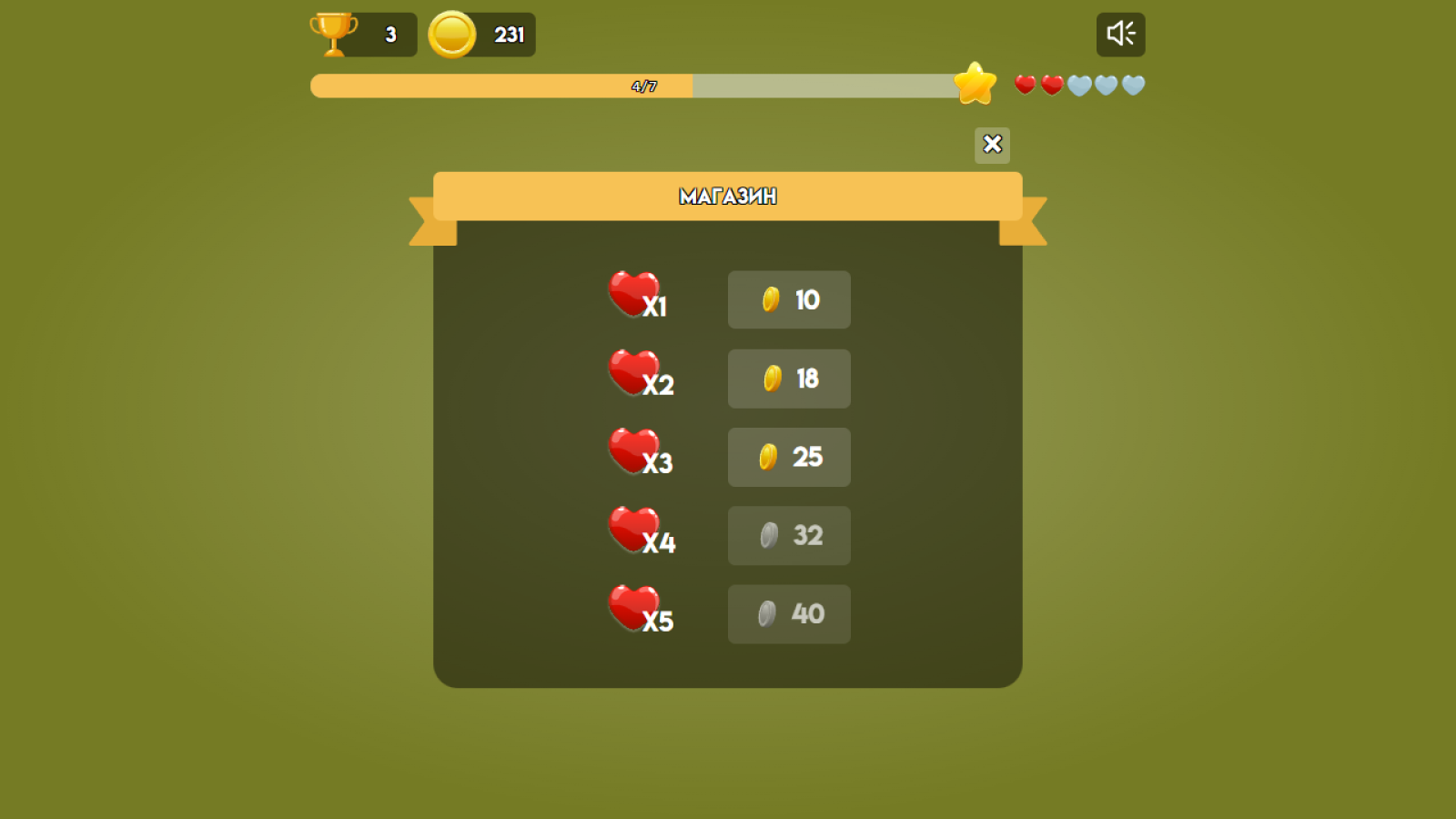1456x819 pixels.
Task: Buy two hearts for 18 coins
Action: tap(789, 379)
